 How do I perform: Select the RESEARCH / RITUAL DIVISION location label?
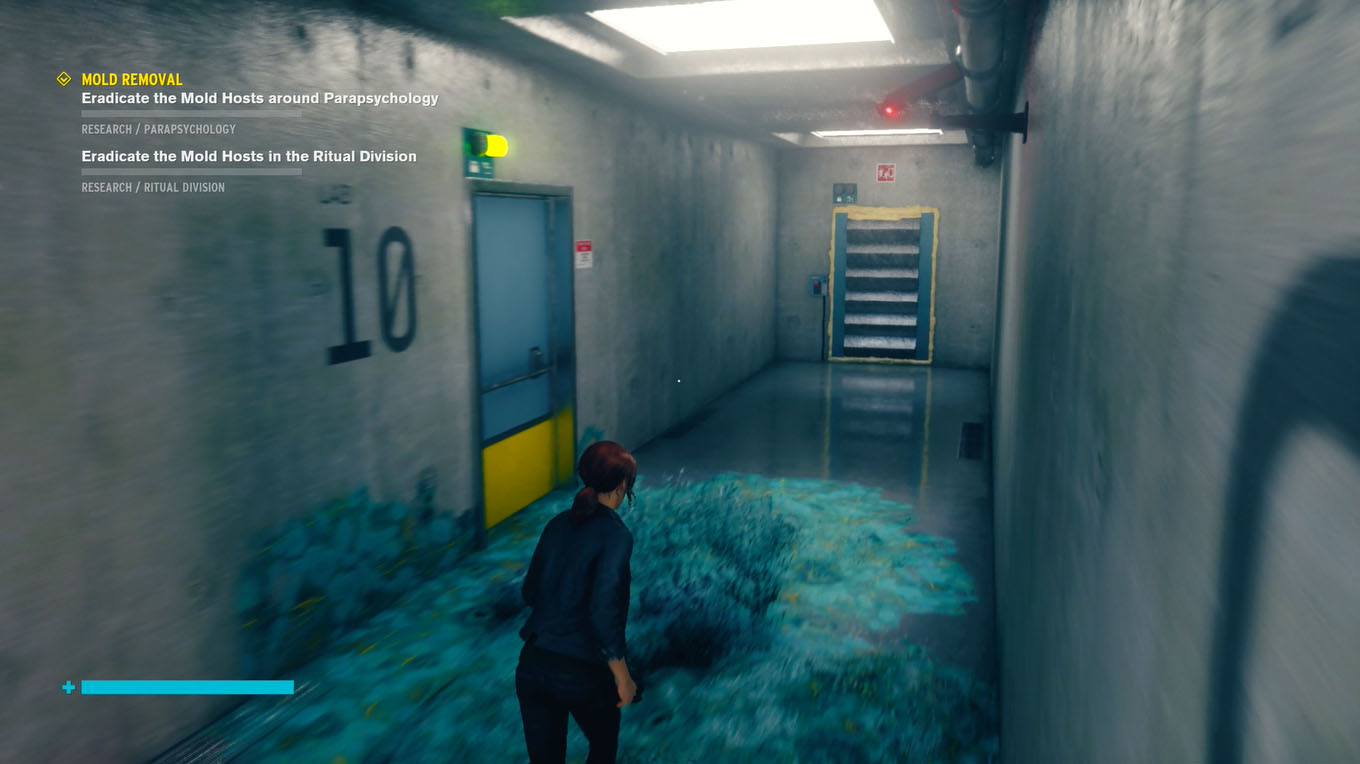[x=152, y=187]
